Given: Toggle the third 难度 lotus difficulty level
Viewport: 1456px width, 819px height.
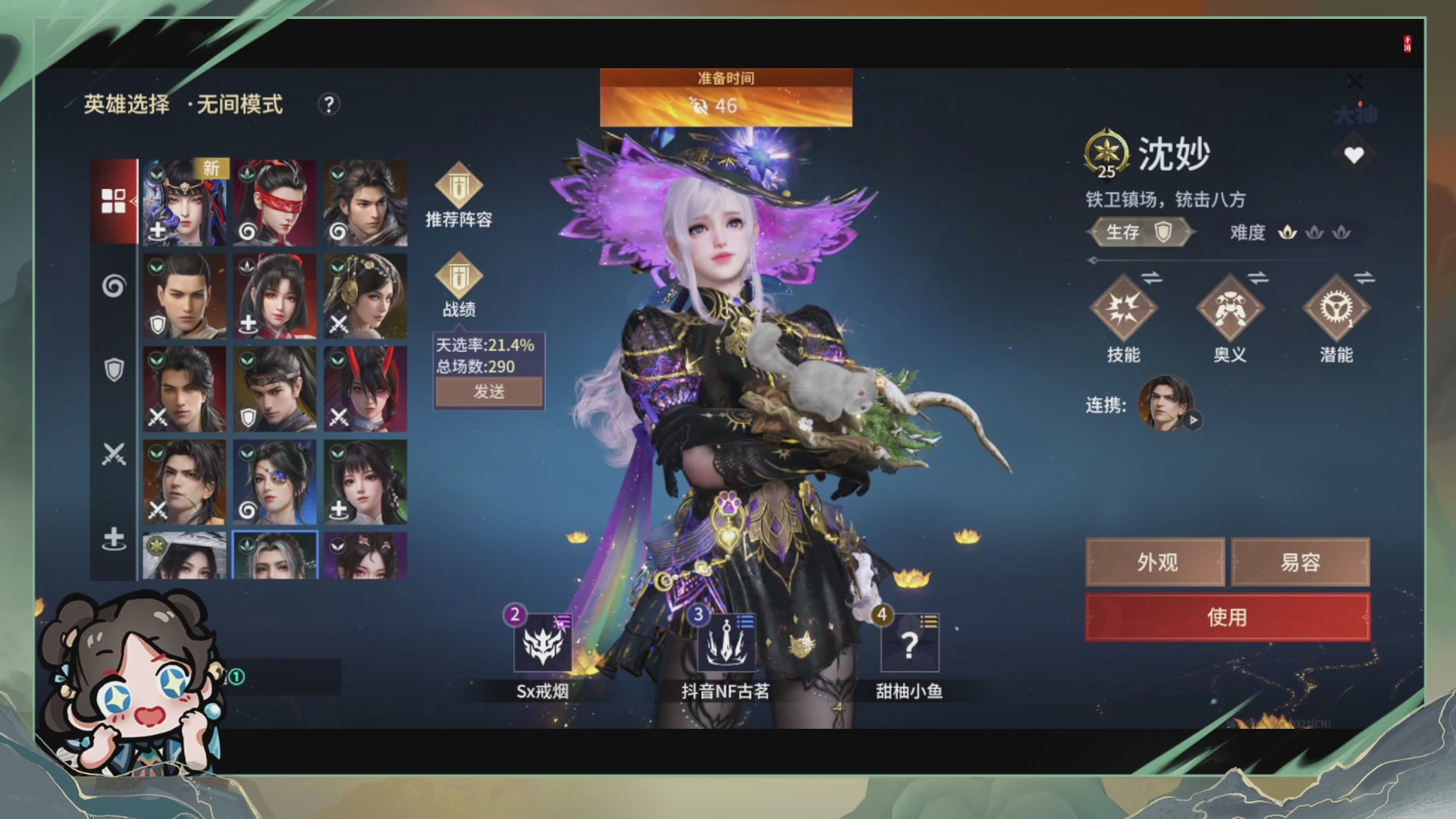Looking at the screenshot, I should click(1341, 233).
